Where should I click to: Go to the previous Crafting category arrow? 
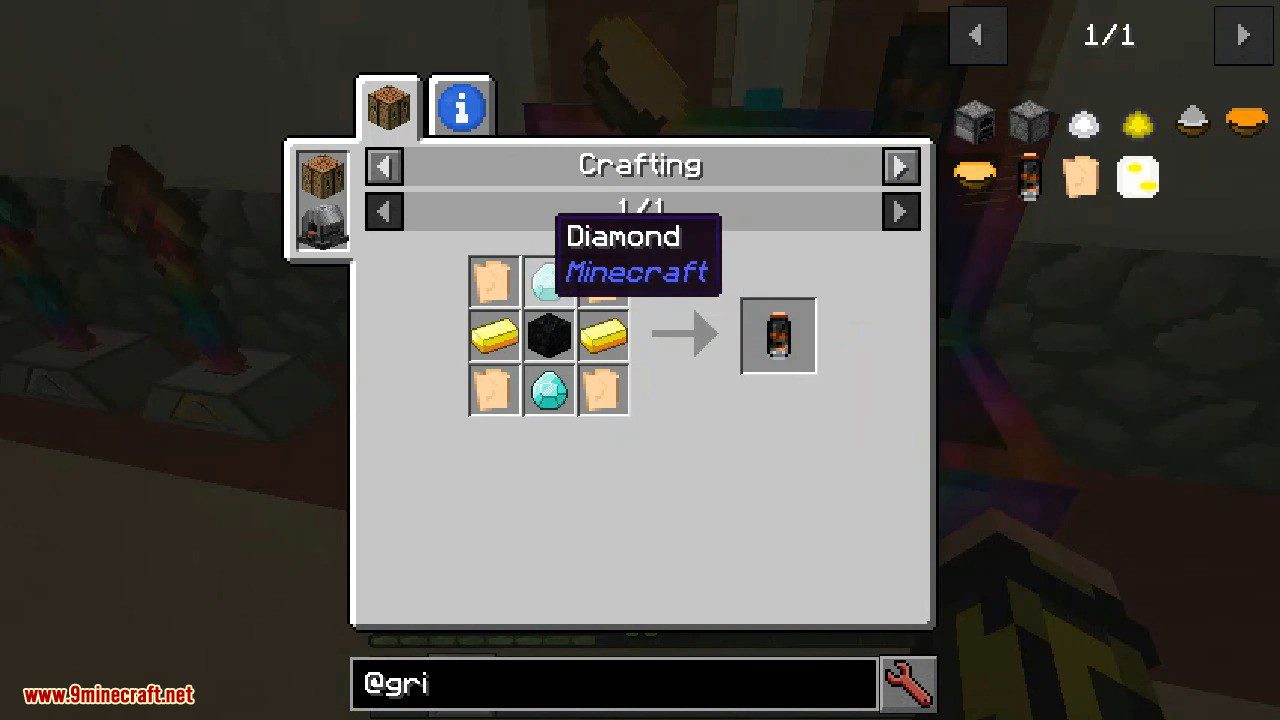point(384,166)
